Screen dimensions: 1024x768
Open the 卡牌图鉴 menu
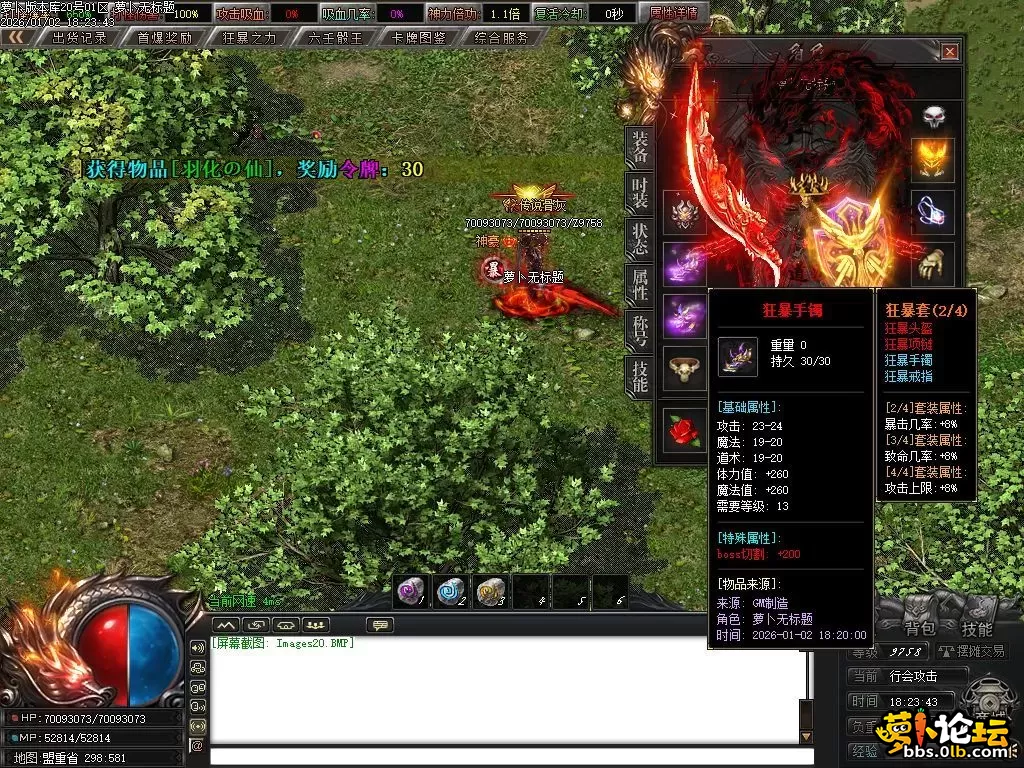click(419, 38)
